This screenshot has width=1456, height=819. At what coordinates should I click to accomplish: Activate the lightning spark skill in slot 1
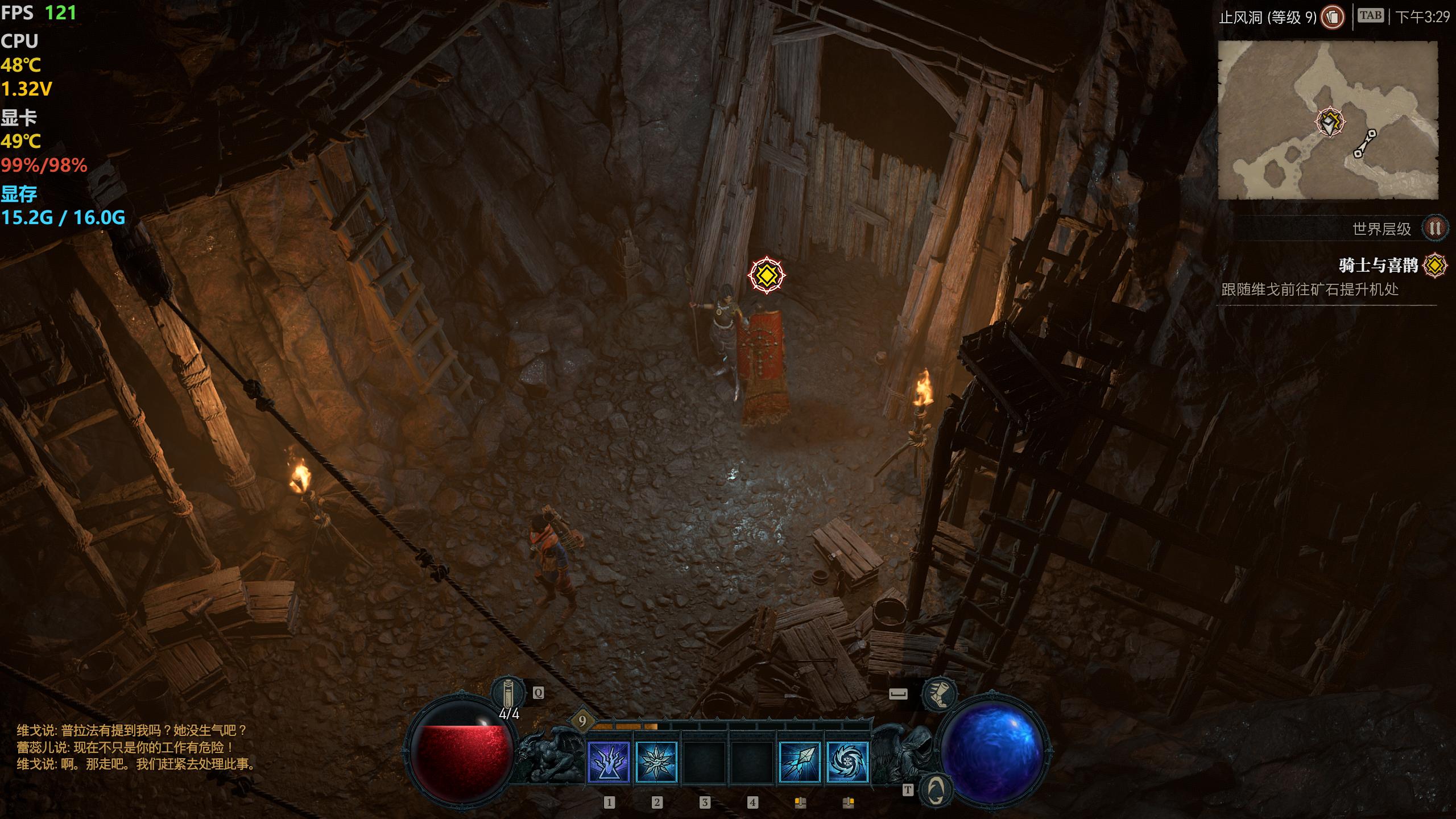pyautogui.click(x=609, y=762)
